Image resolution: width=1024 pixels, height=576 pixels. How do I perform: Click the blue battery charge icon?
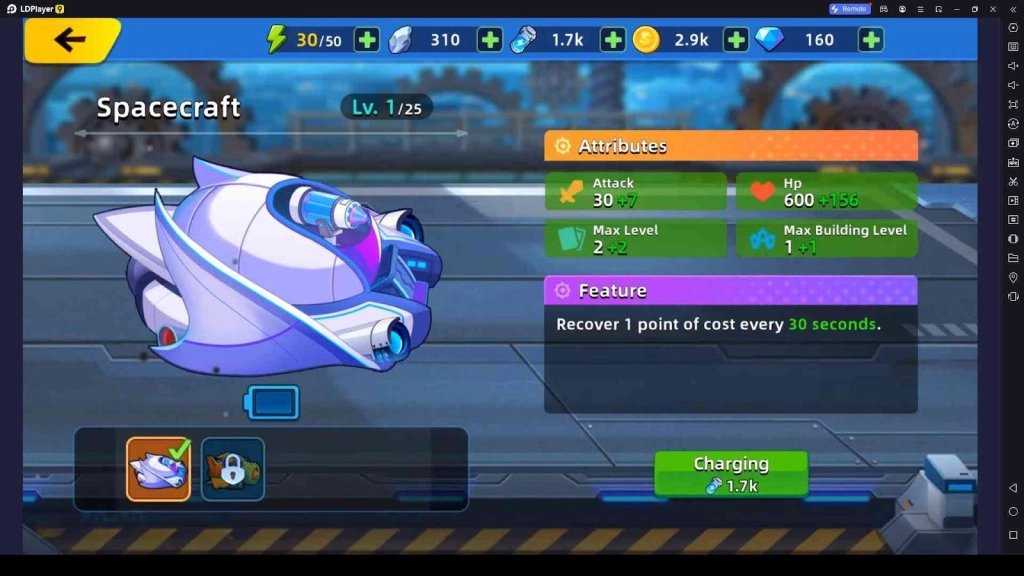click(272, 403)
